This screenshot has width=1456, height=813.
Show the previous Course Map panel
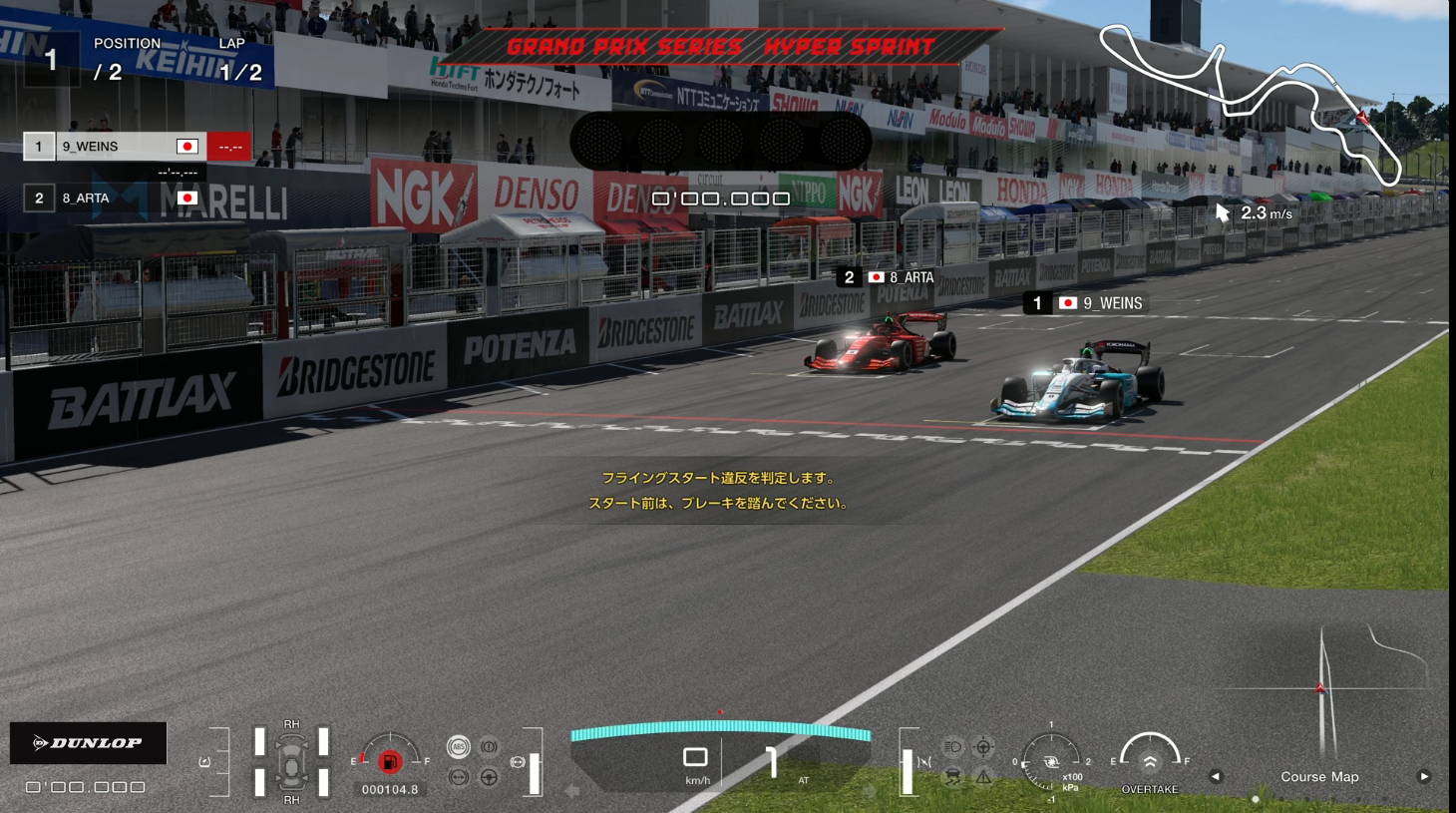click(x=1216, y=776)
